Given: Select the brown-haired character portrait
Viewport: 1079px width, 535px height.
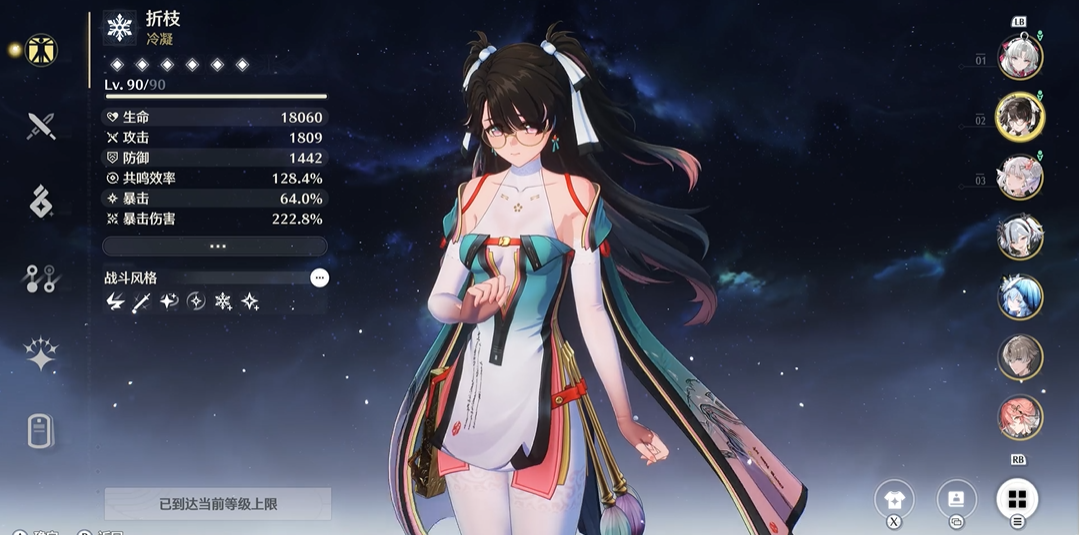Looking at the screenshot, I should click(x=1020, y=357).
